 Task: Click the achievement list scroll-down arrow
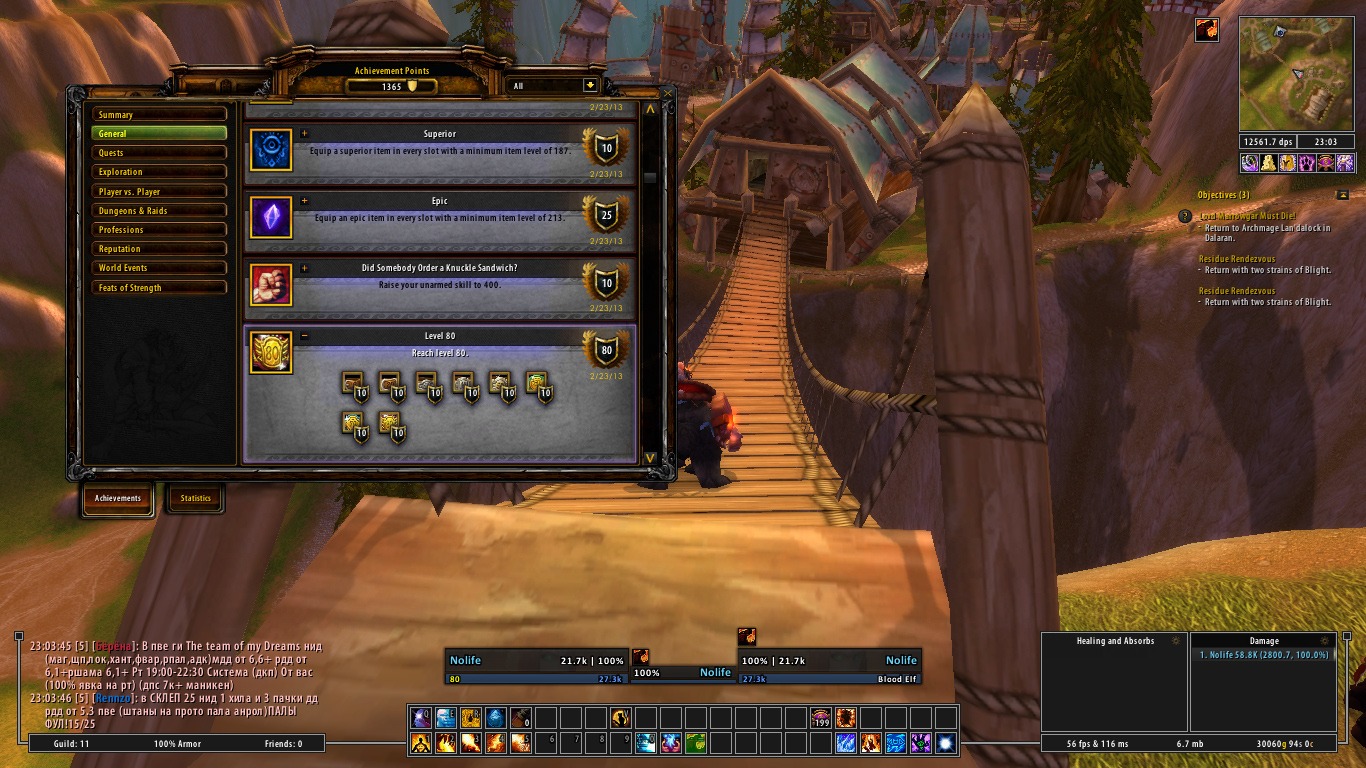coord(650,458)
